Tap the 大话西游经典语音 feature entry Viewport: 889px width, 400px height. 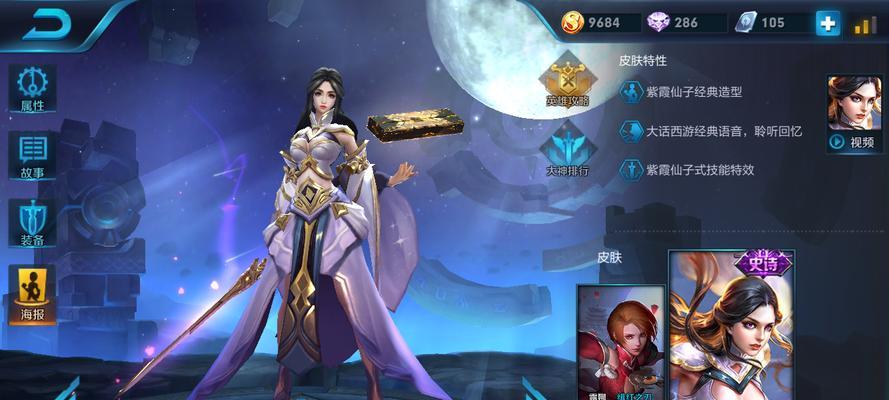704,131
